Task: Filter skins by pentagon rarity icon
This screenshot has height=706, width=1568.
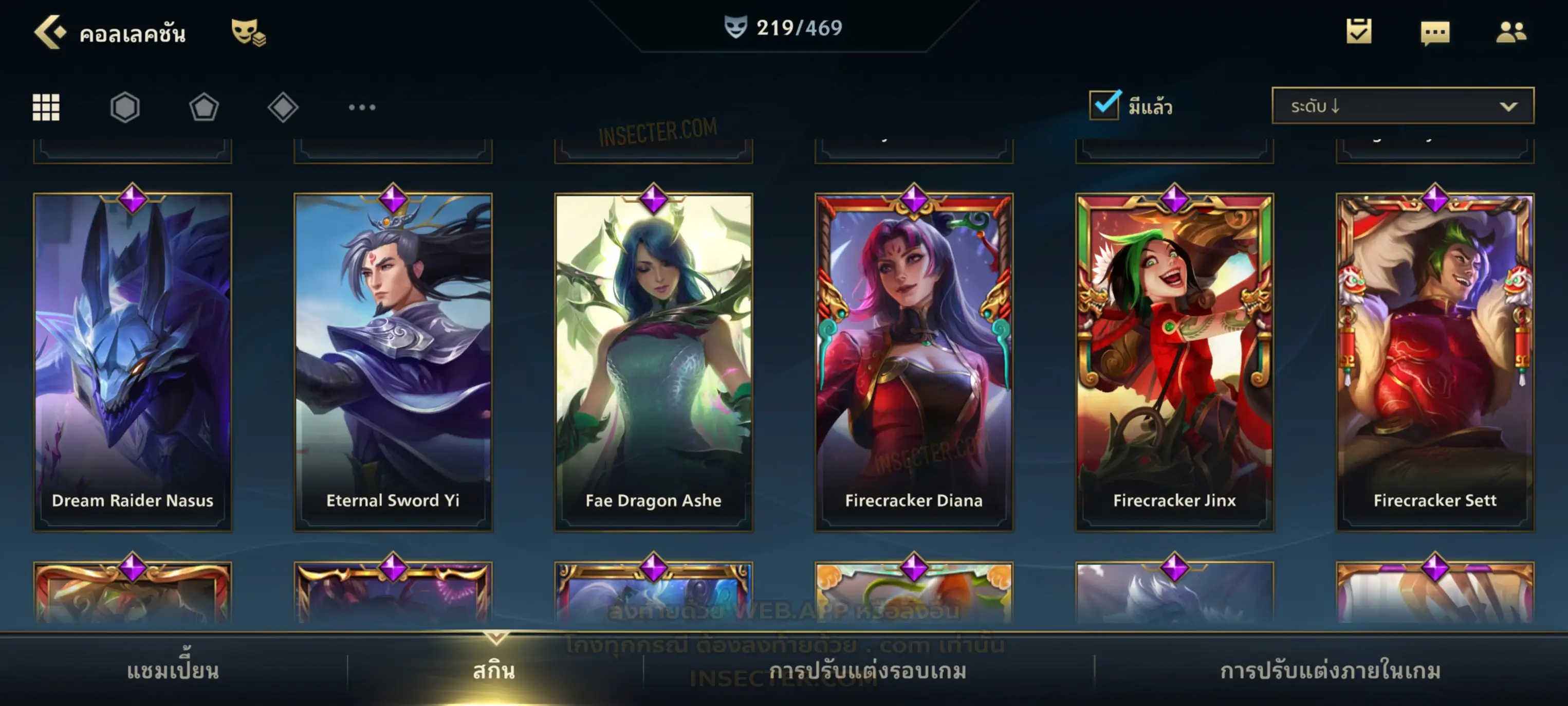Action: pyautogui.click(x=204, y=107)
